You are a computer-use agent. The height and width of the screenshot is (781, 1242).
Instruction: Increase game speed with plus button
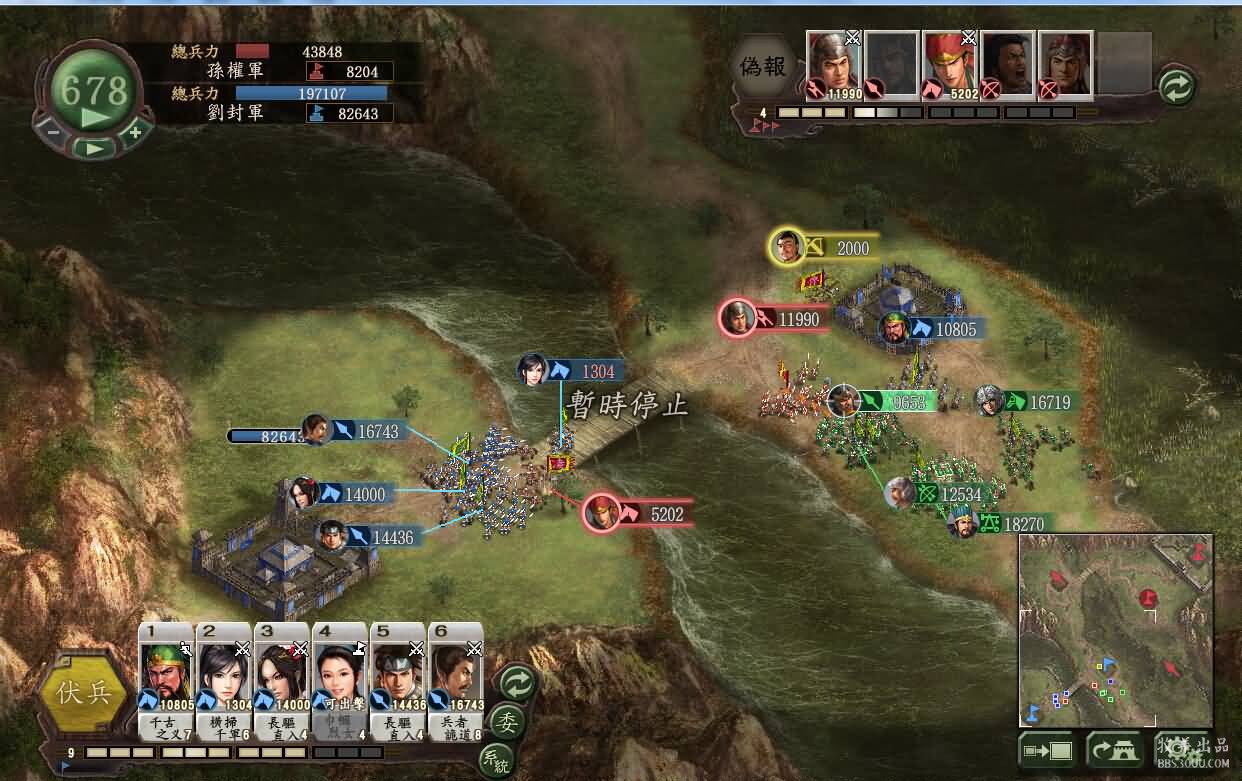(134, 130)
